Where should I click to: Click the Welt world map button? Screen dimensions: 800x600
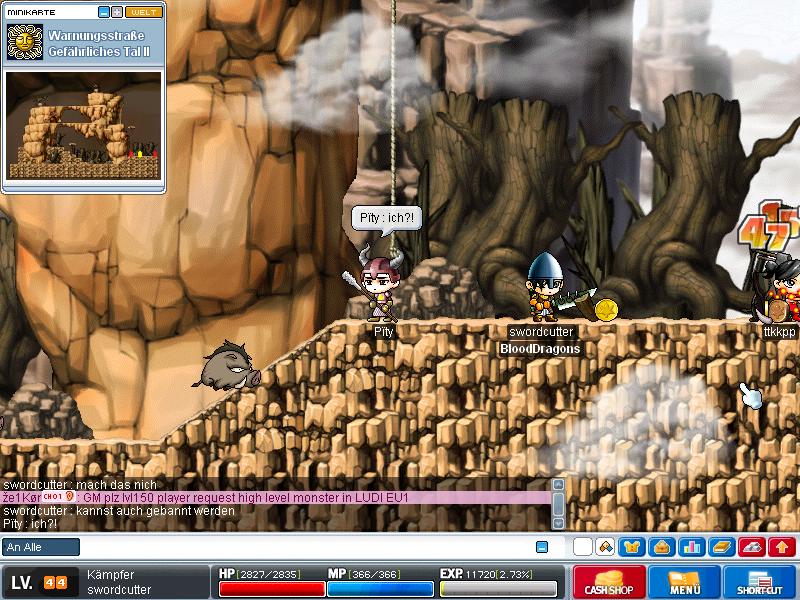coord(143,12)
